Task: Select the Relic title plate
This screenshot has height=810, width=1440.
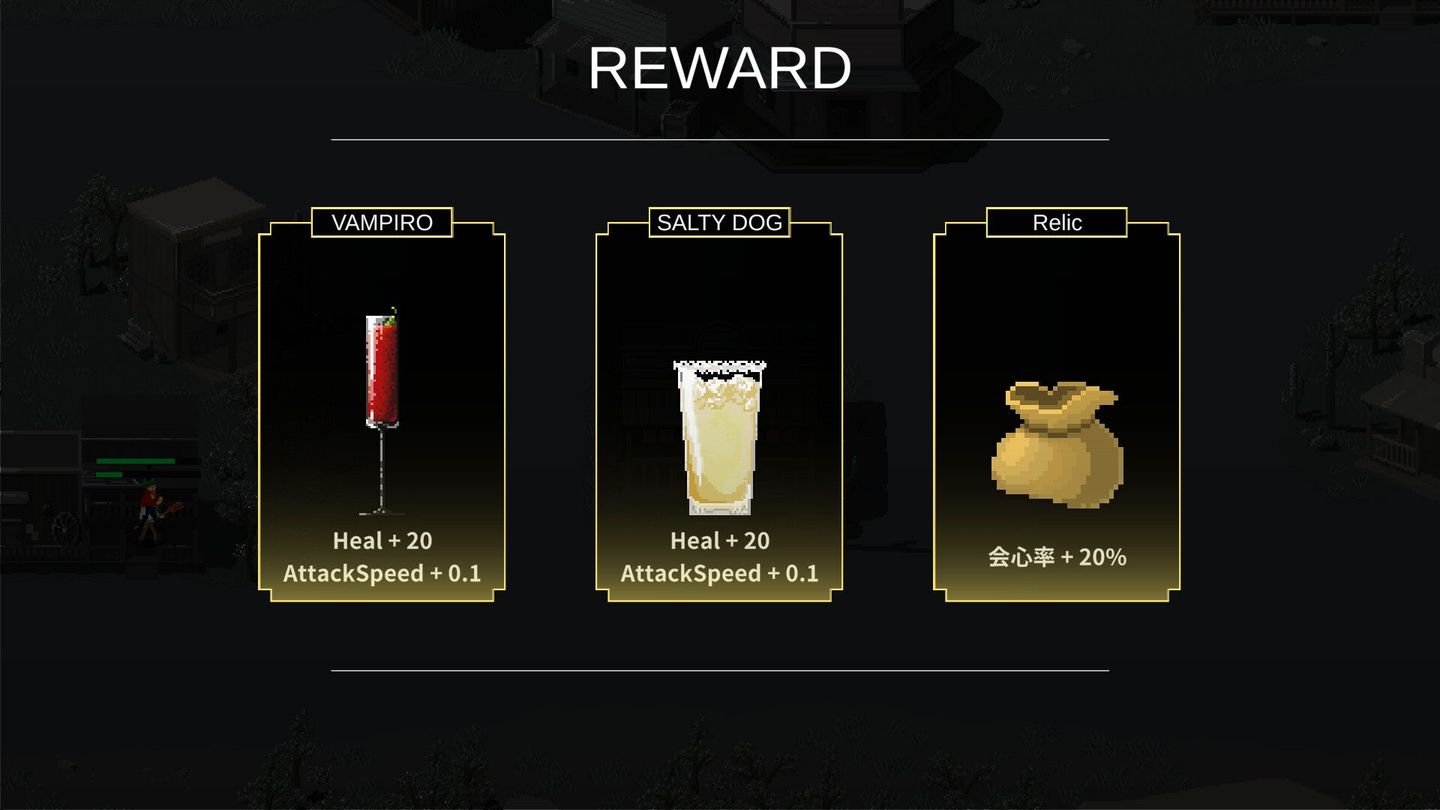Action: (1055, 222)
